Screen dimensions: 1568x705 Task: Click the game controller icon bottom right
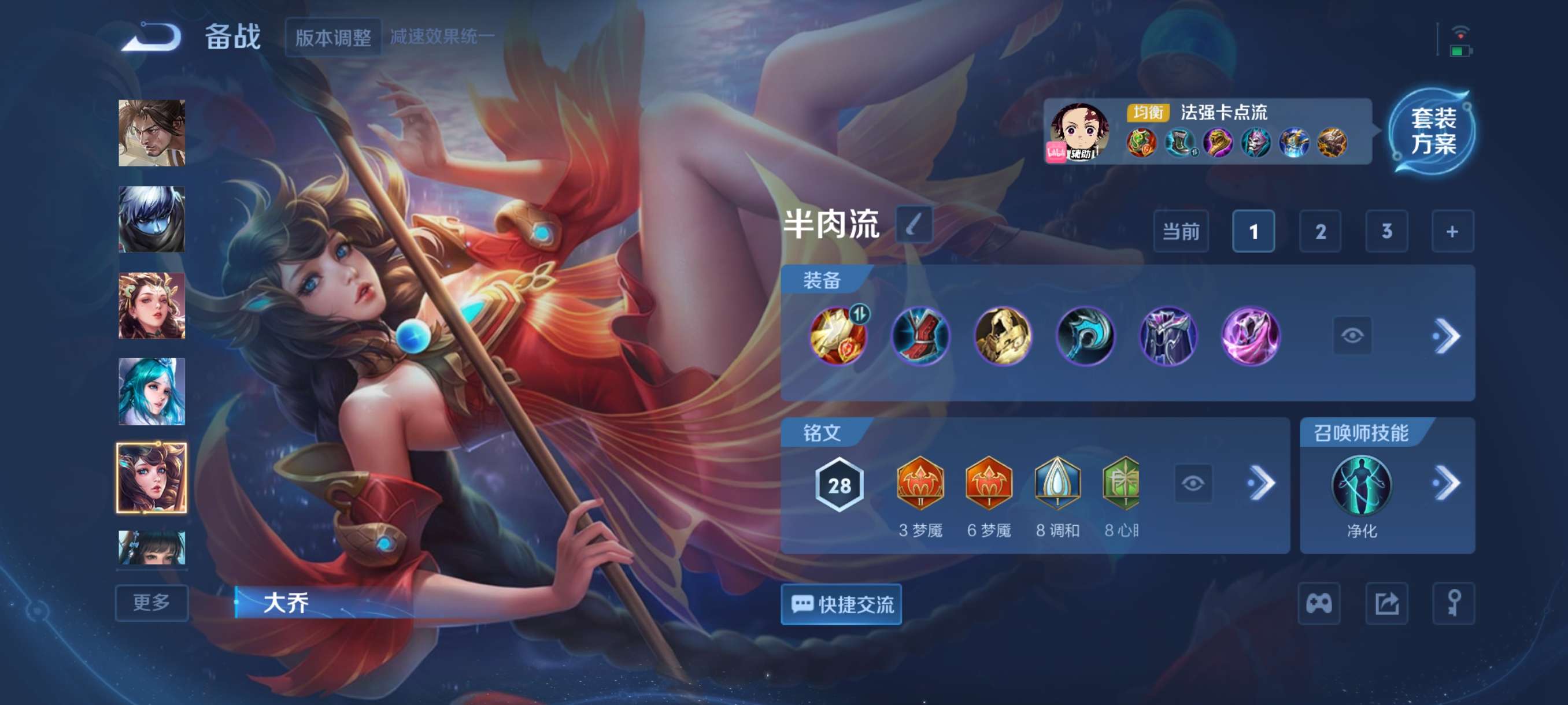click(x=1319, y=603)
